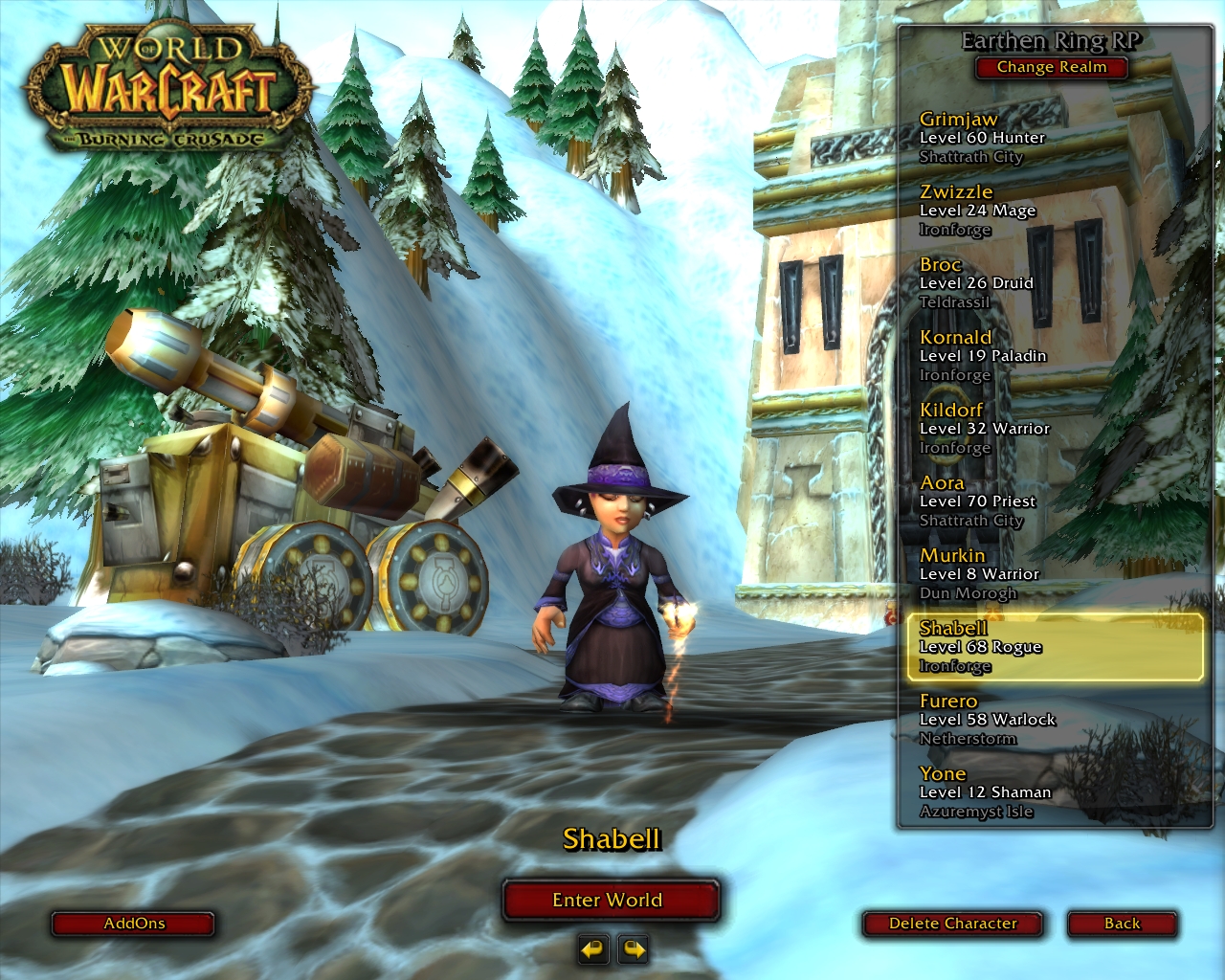Go back with the Back button
The height and width of the screenshot is (980, 1225).
point(1122,924)
